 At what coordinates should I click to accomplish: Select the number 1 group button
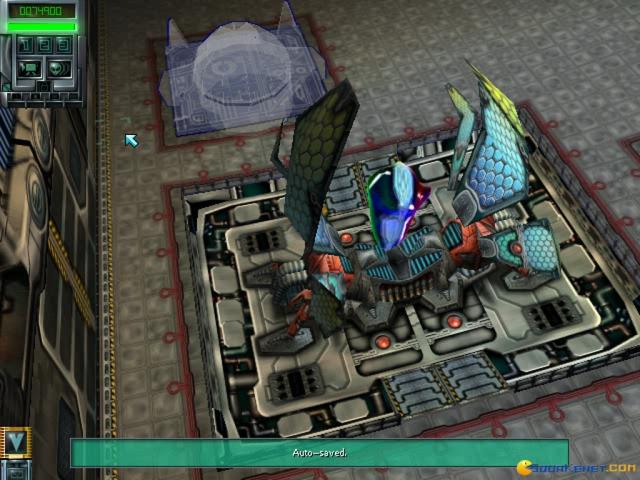[x=24, y=45]
